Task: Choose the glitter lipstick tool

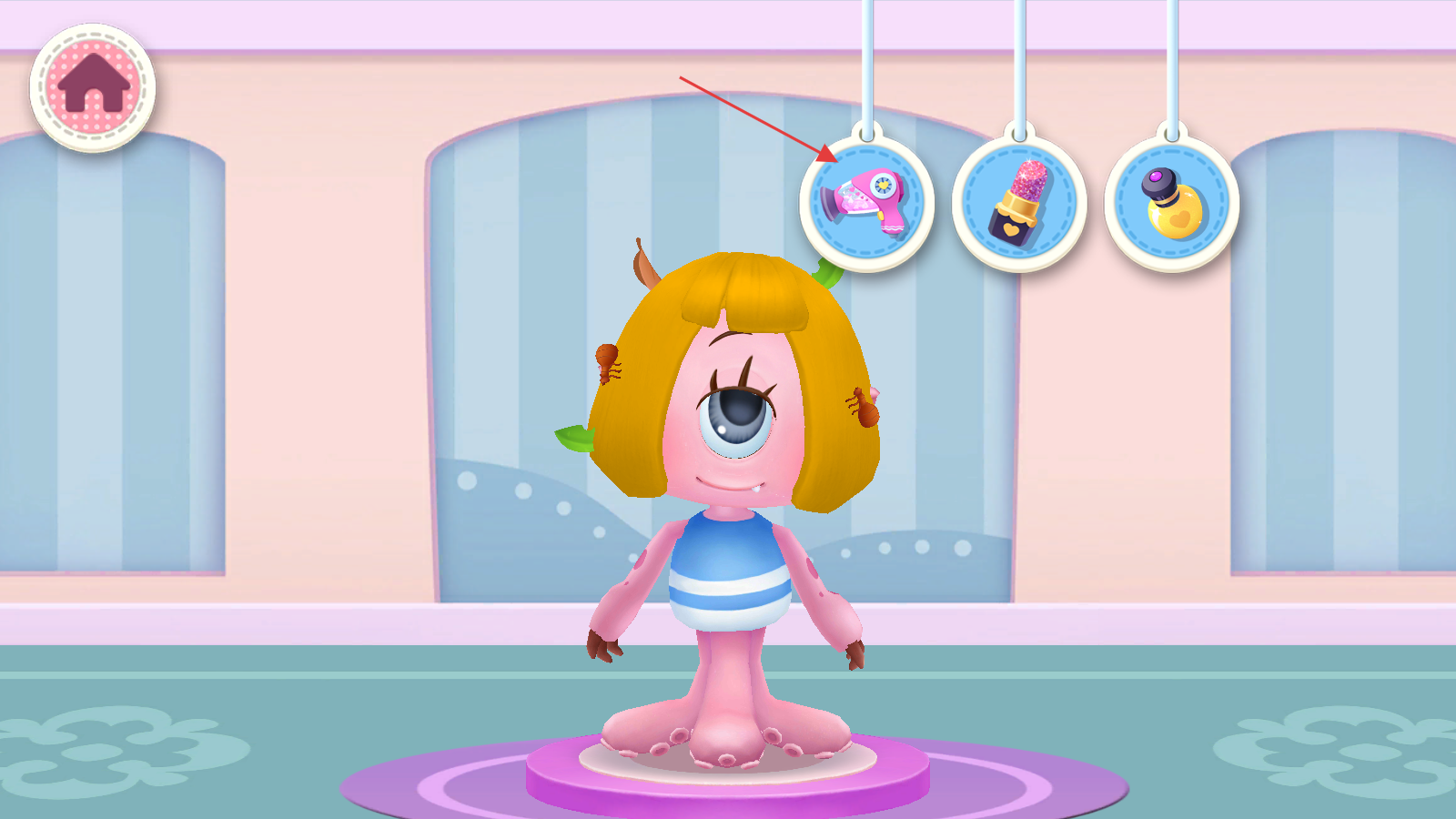Action: (x=1019, y=203)
